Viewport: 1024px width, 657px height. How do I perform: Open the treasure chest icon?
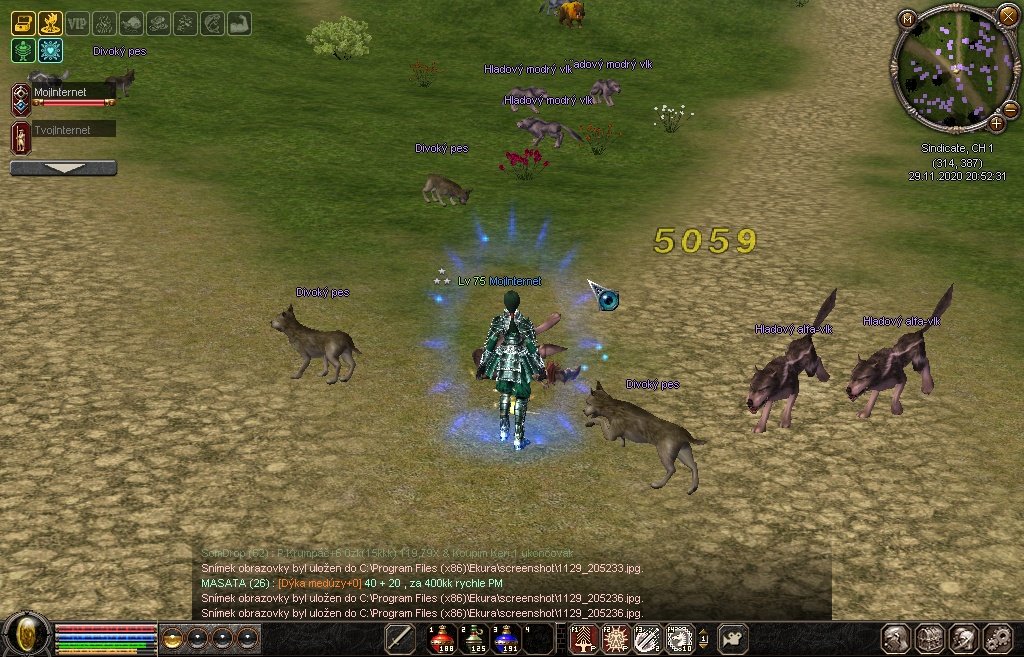click(23, 23)
